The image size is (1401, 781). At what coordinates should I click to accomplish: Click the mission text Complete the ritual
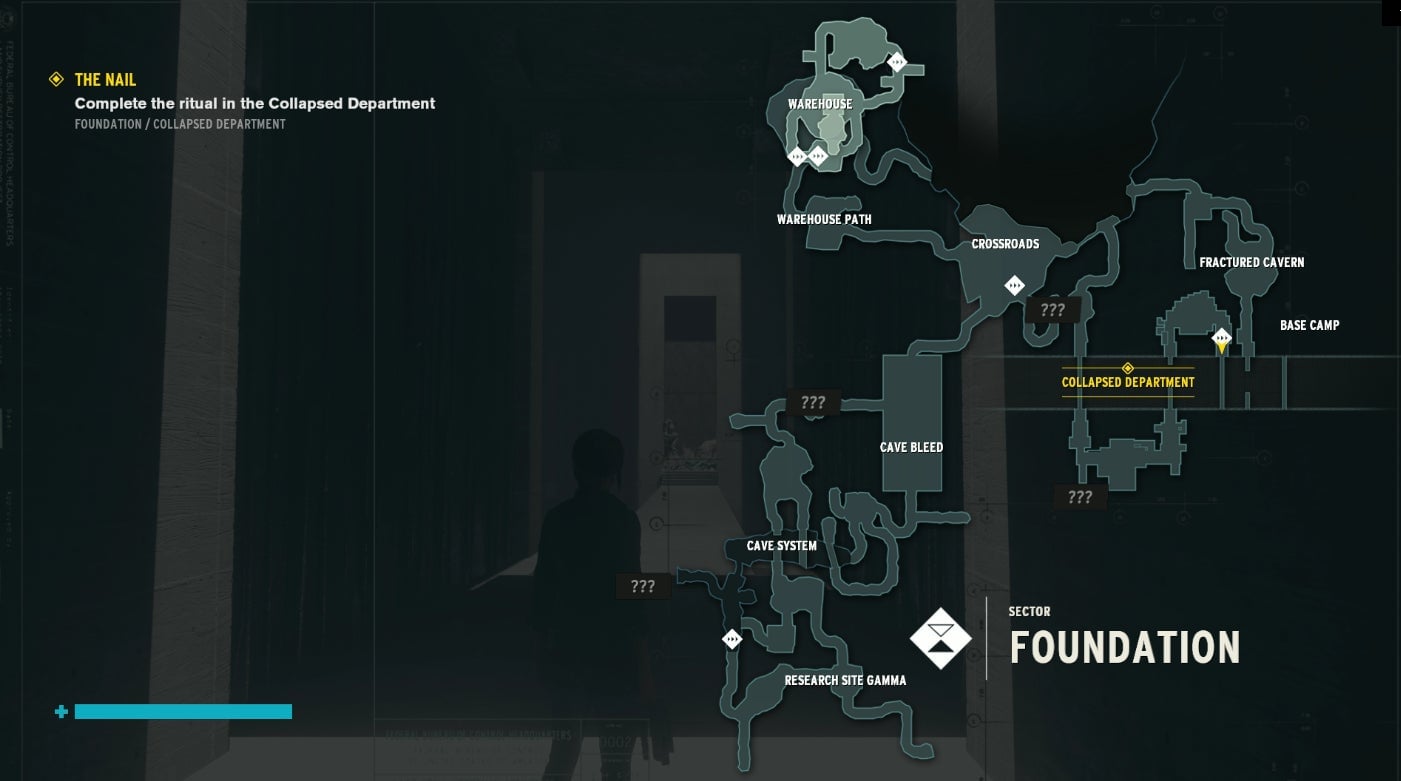tap(254, 103)
